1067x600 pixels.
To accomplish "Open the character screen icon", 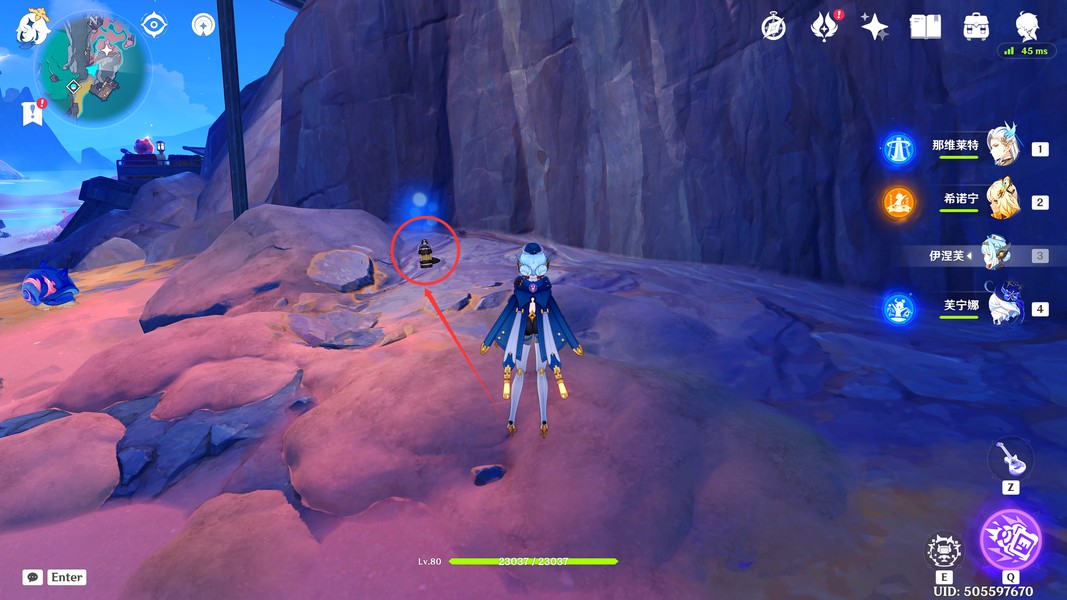I will tap(1027, 27).
